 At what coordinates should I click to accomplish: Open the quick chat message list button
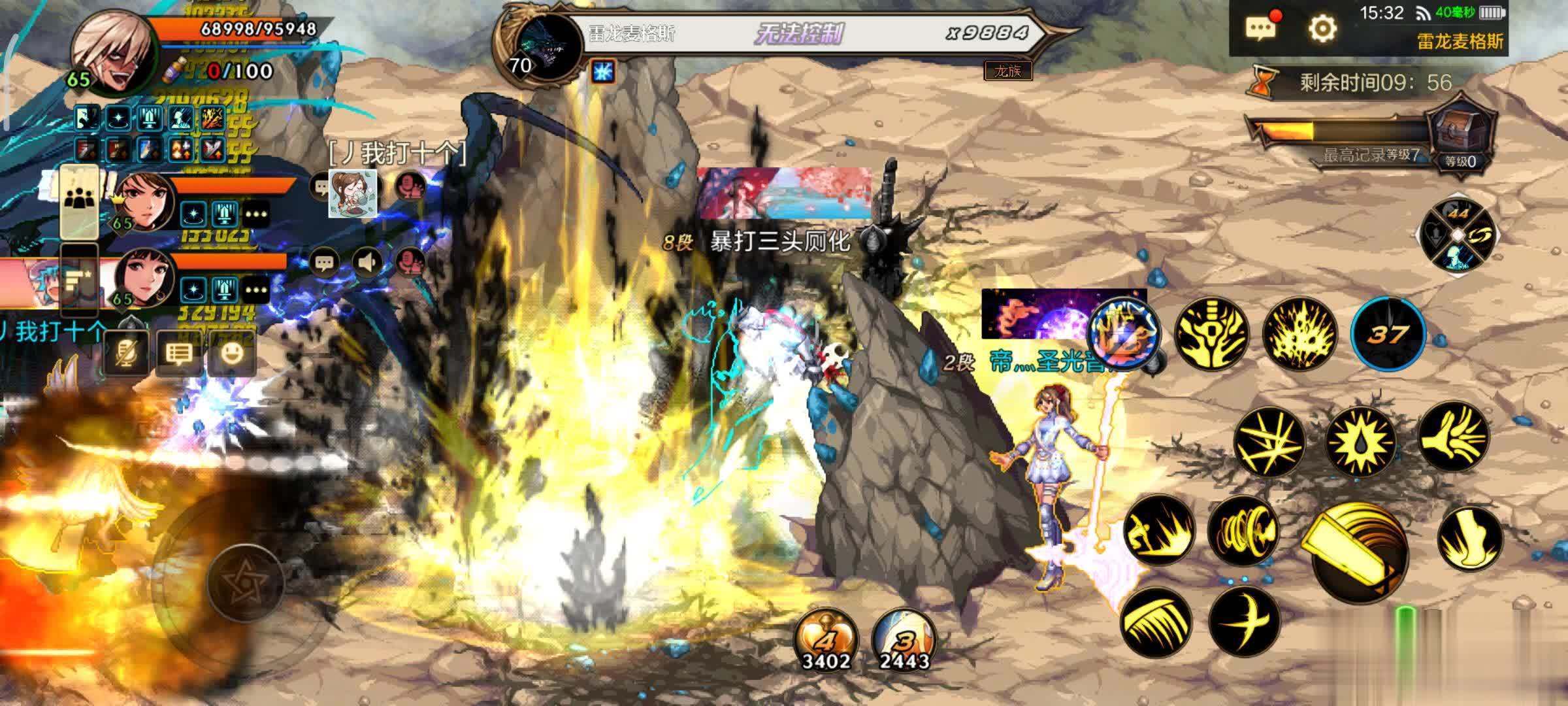[178, 354]
